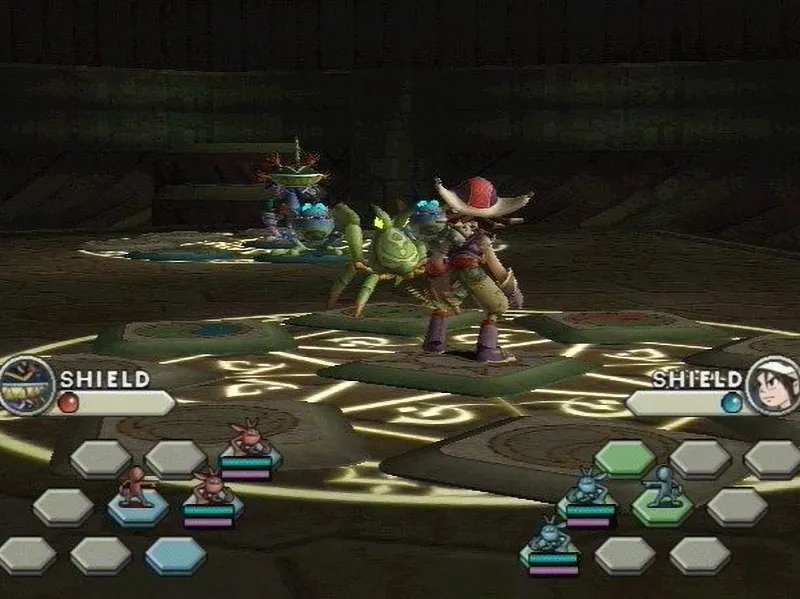Click the blue orb under player SHIELD

(733, 402)
